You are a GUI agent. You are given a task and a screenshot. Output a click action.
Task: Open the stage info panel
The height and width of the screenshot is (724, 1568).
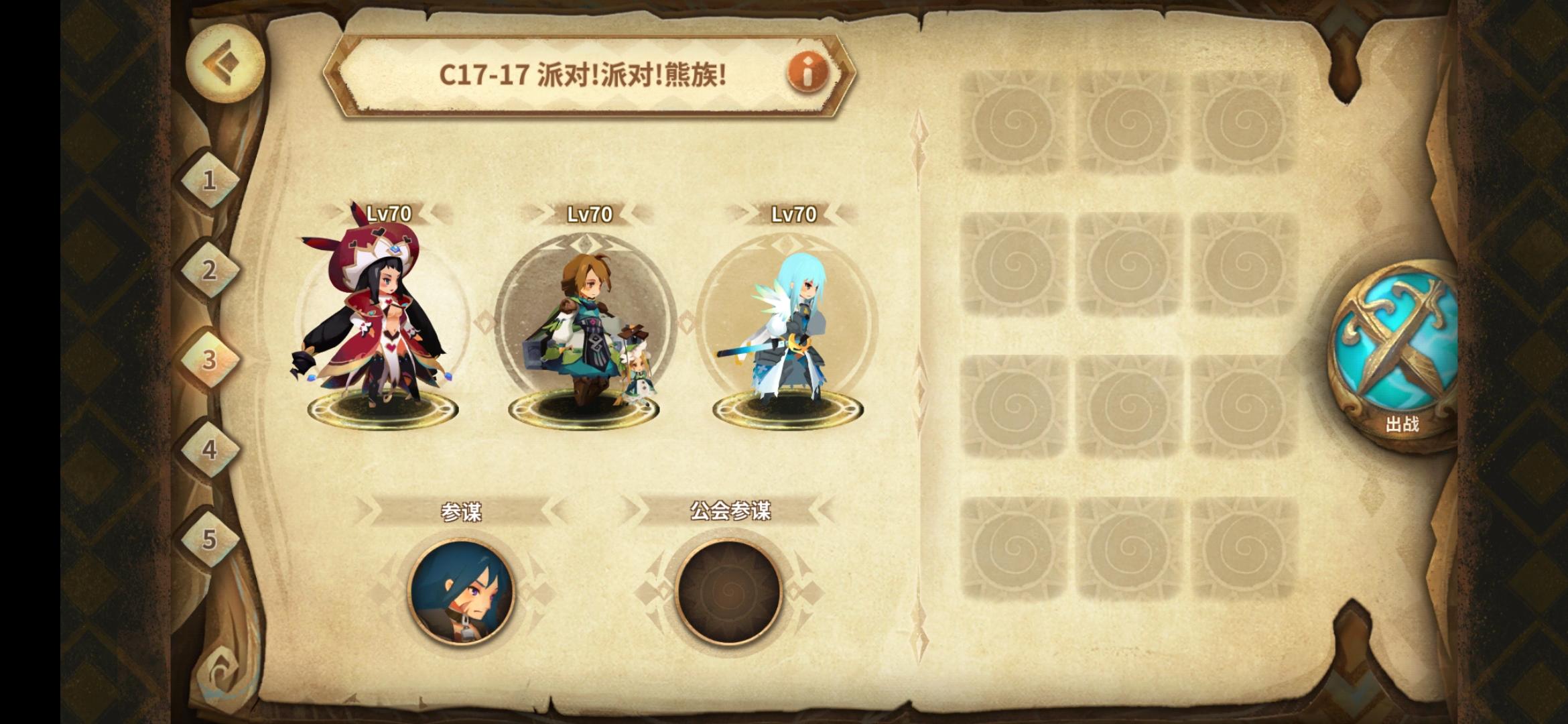point(807,74)
